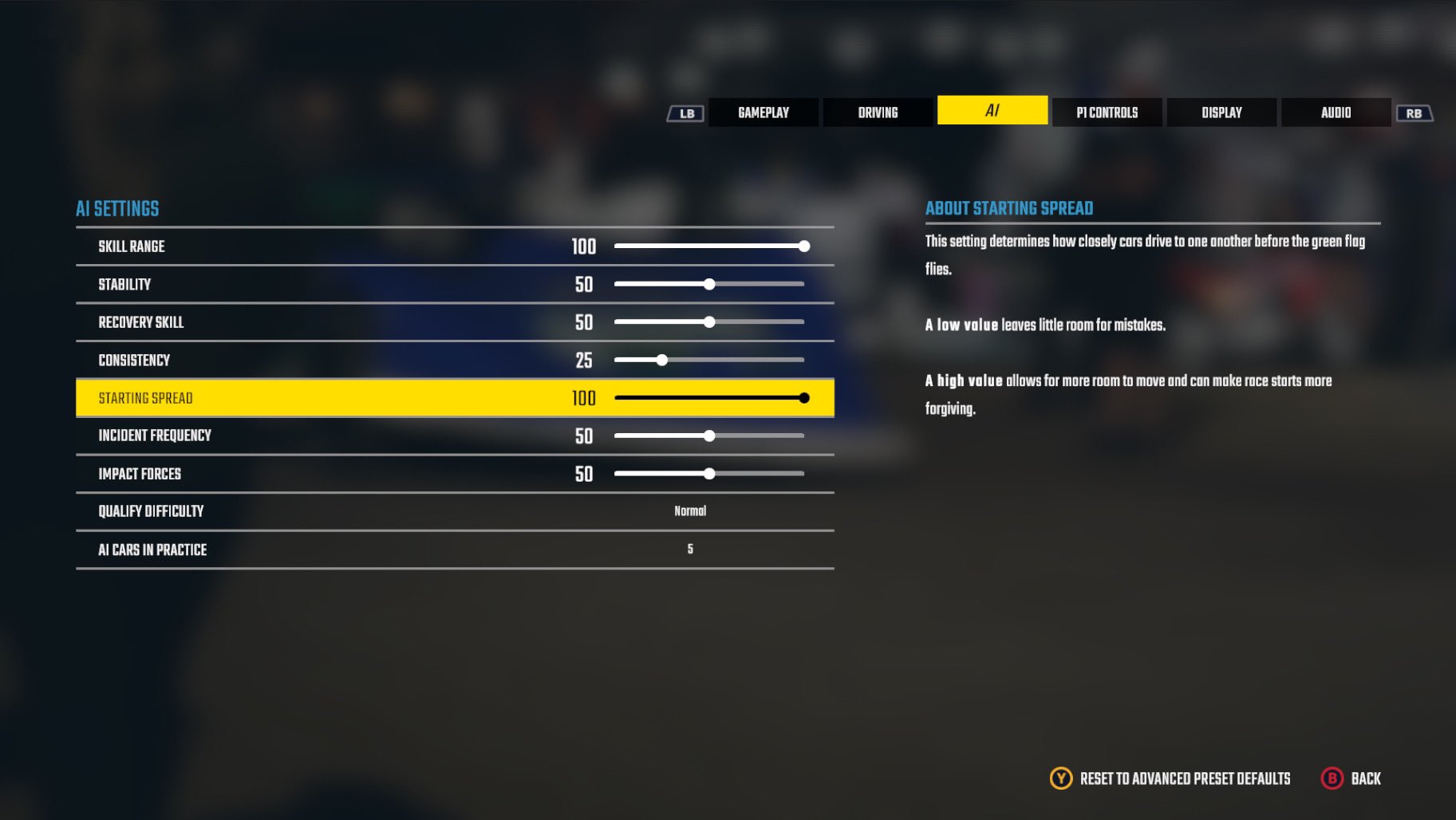
Task: Open the P1 Controls tab
Action: click(x=1107, y=112)
